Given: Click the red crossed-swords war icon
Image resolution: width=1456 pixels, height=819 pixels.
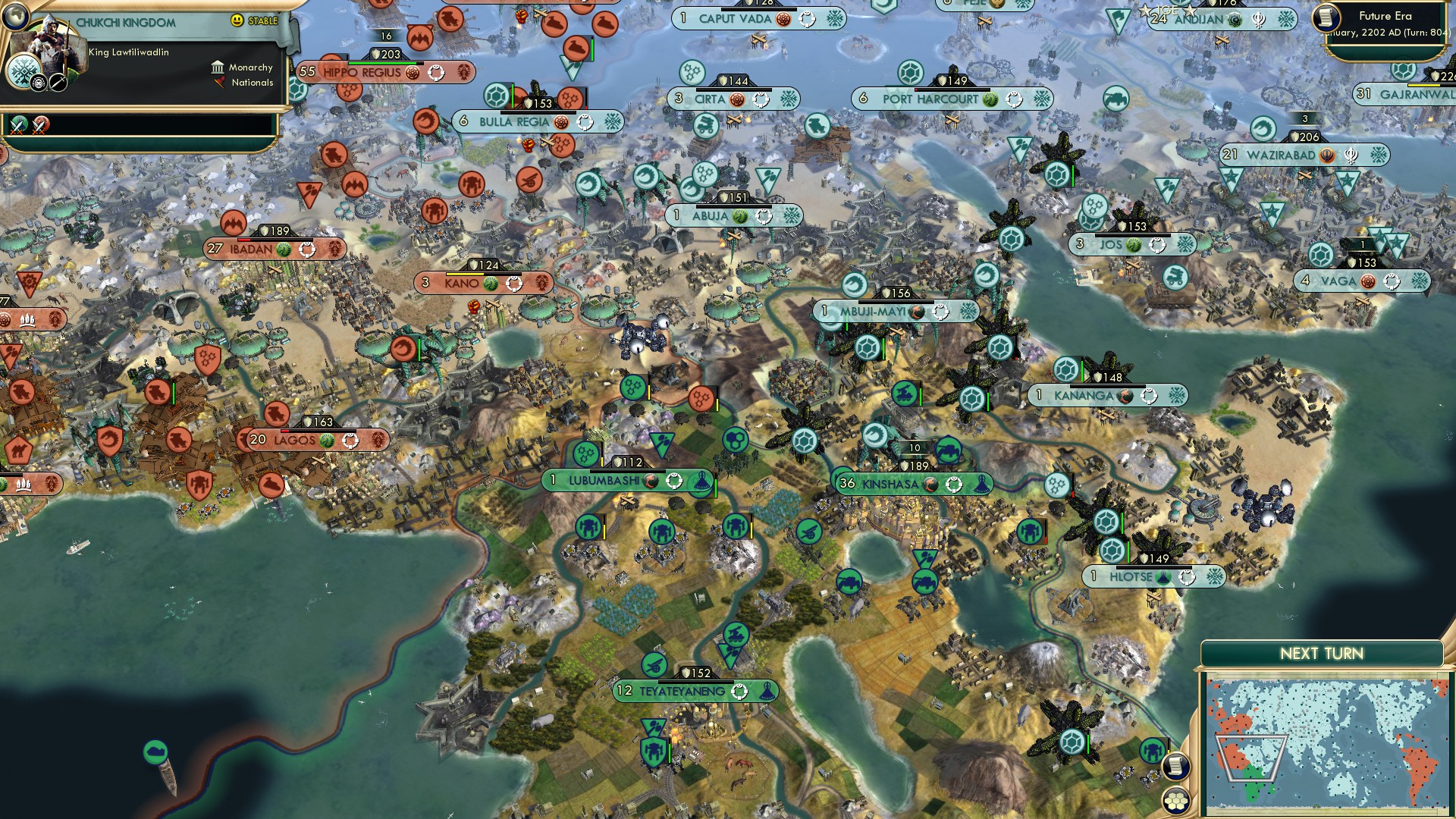Looking at the screenshot, I should tap(41, 124).
